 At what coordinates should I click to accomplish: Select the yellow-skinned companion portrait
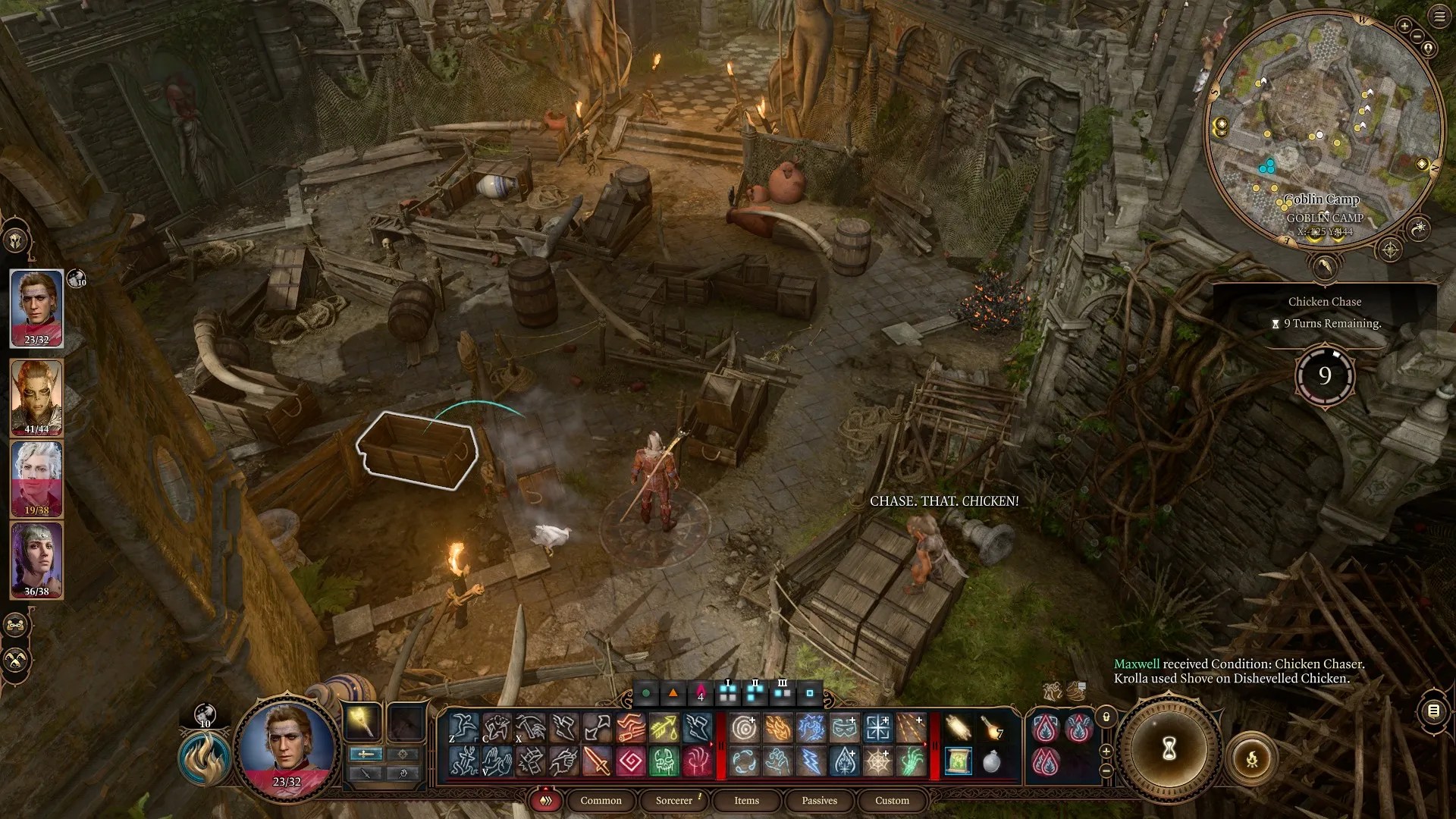36,396
